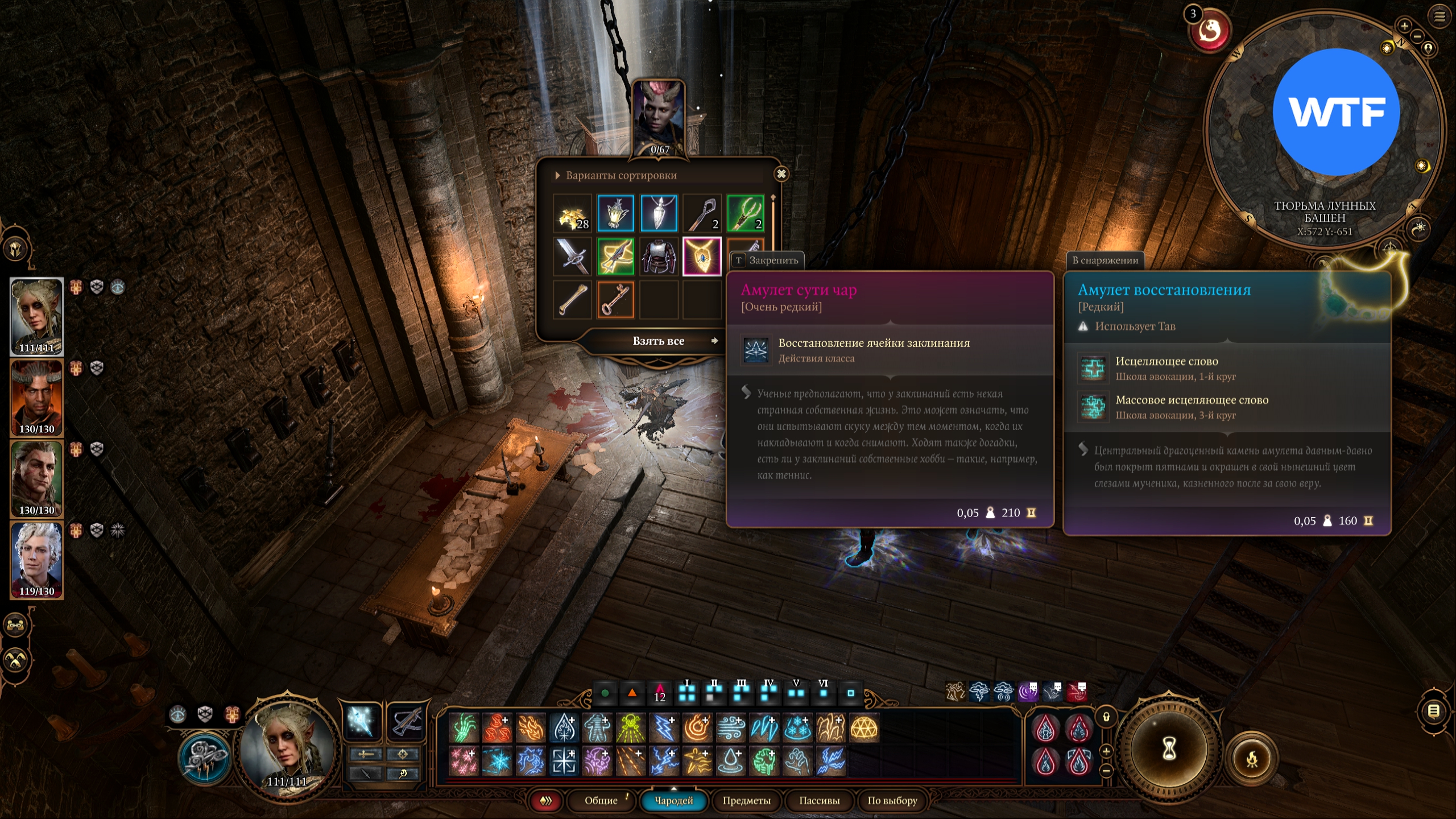Take the orange-bordered key item
The height and width of the screenshot is (819, 1456).
click(x=615, y=299)
